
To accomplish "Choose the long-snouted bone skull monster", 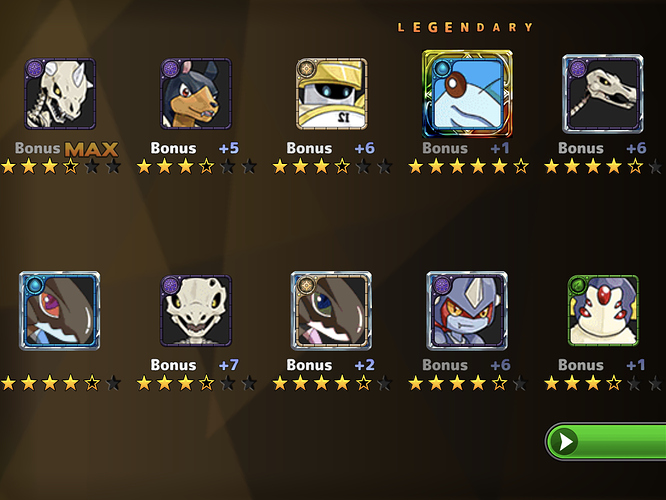I will pos(602,93).
